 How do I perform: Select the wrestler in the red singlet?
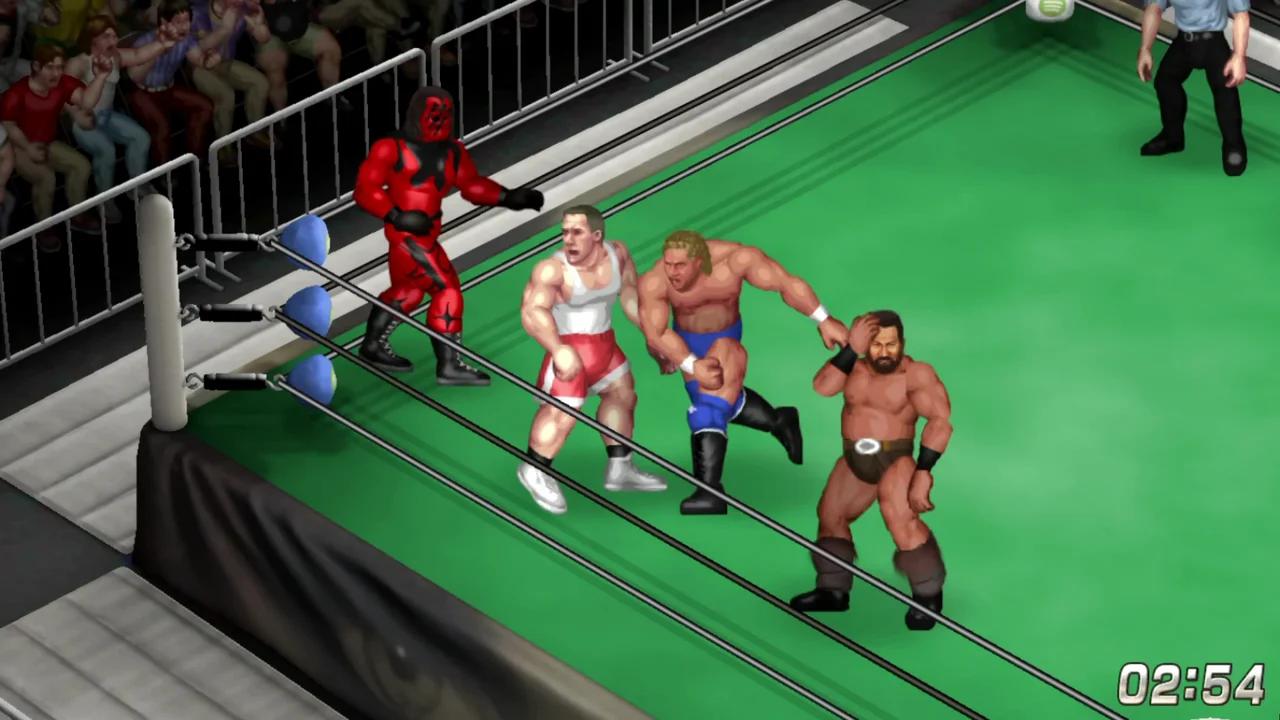580,330
